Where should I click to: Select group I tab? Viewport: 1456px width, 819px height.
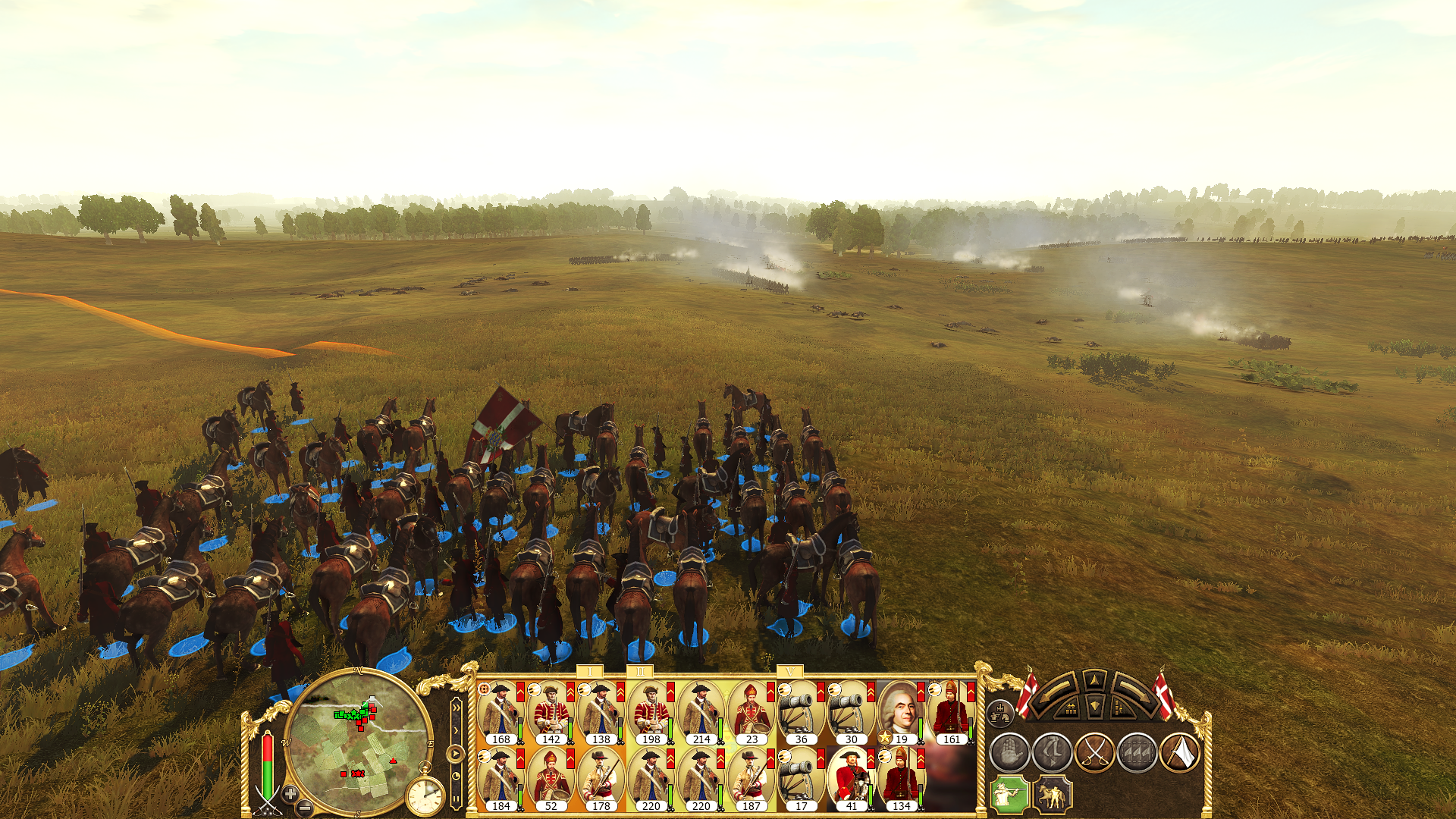tap(590, 672)
